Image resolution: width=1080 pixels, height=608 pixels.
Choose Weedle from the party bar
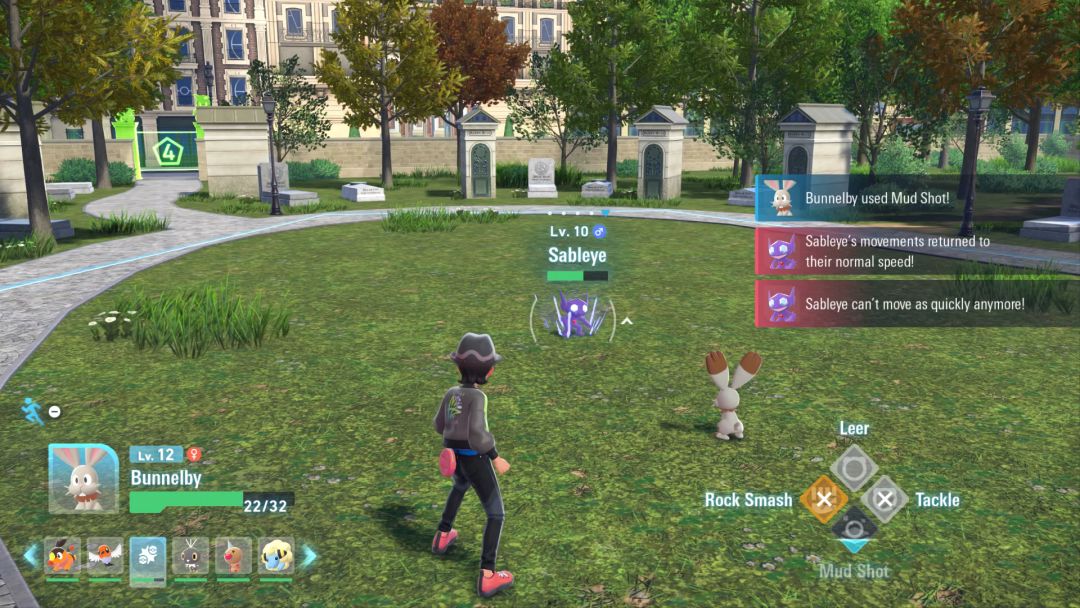[233, 557]
